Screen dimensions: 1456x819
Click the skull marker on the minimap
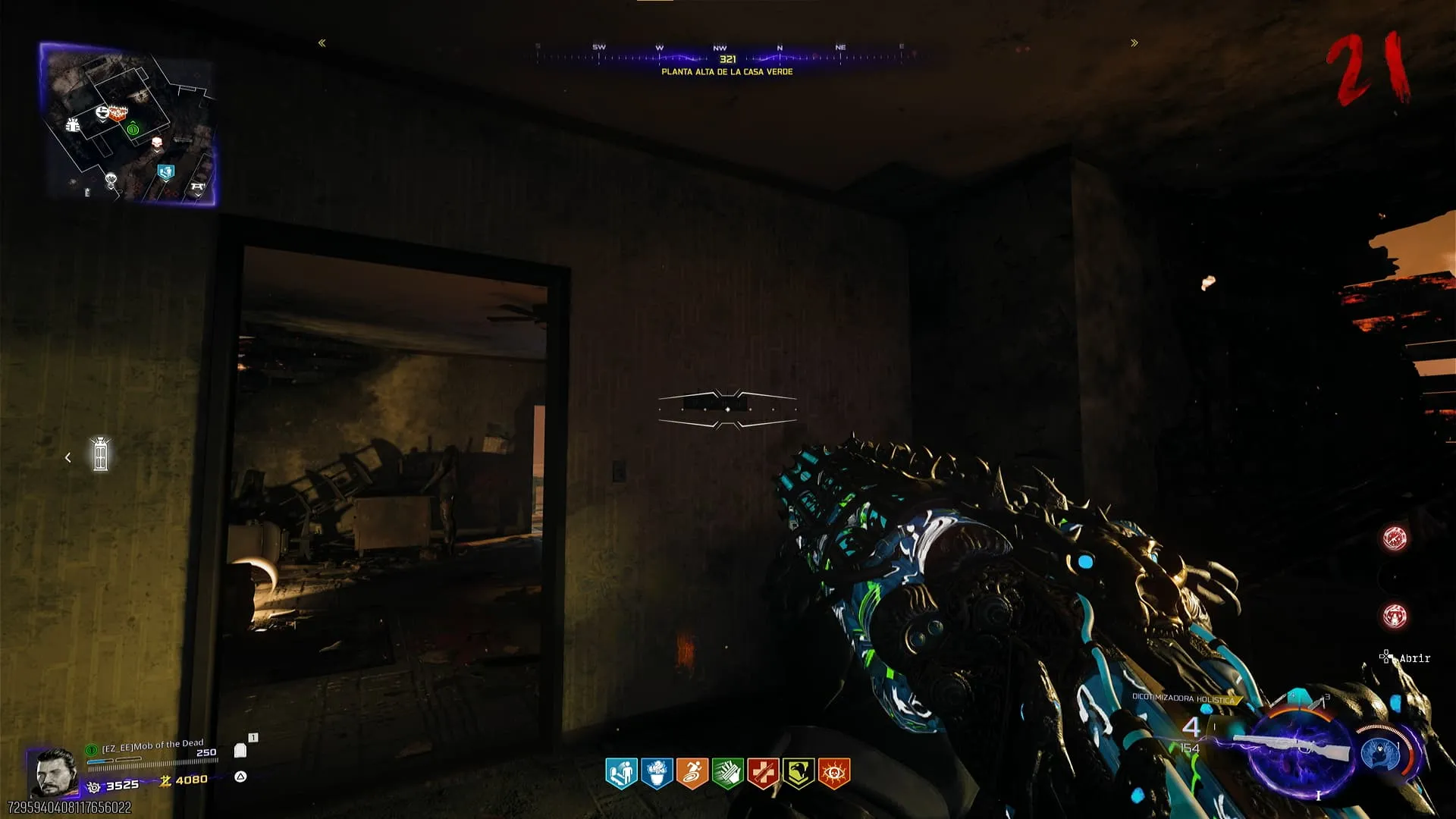click(157, 143)
